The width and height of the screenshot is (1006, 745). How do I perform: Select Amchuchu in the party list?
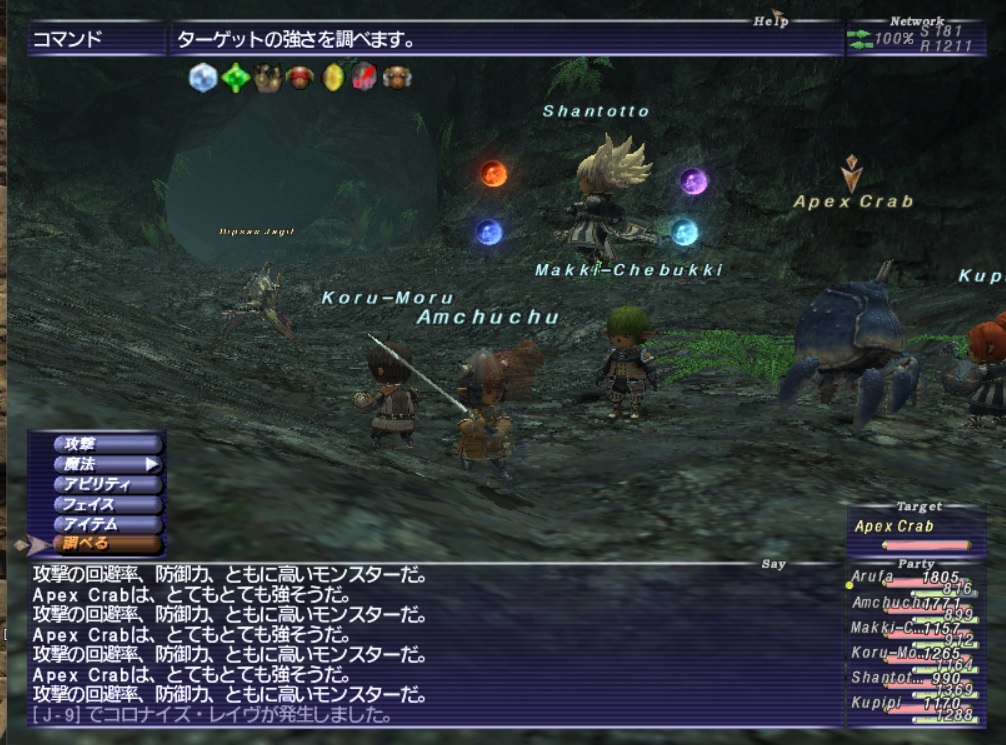[903, 604]
